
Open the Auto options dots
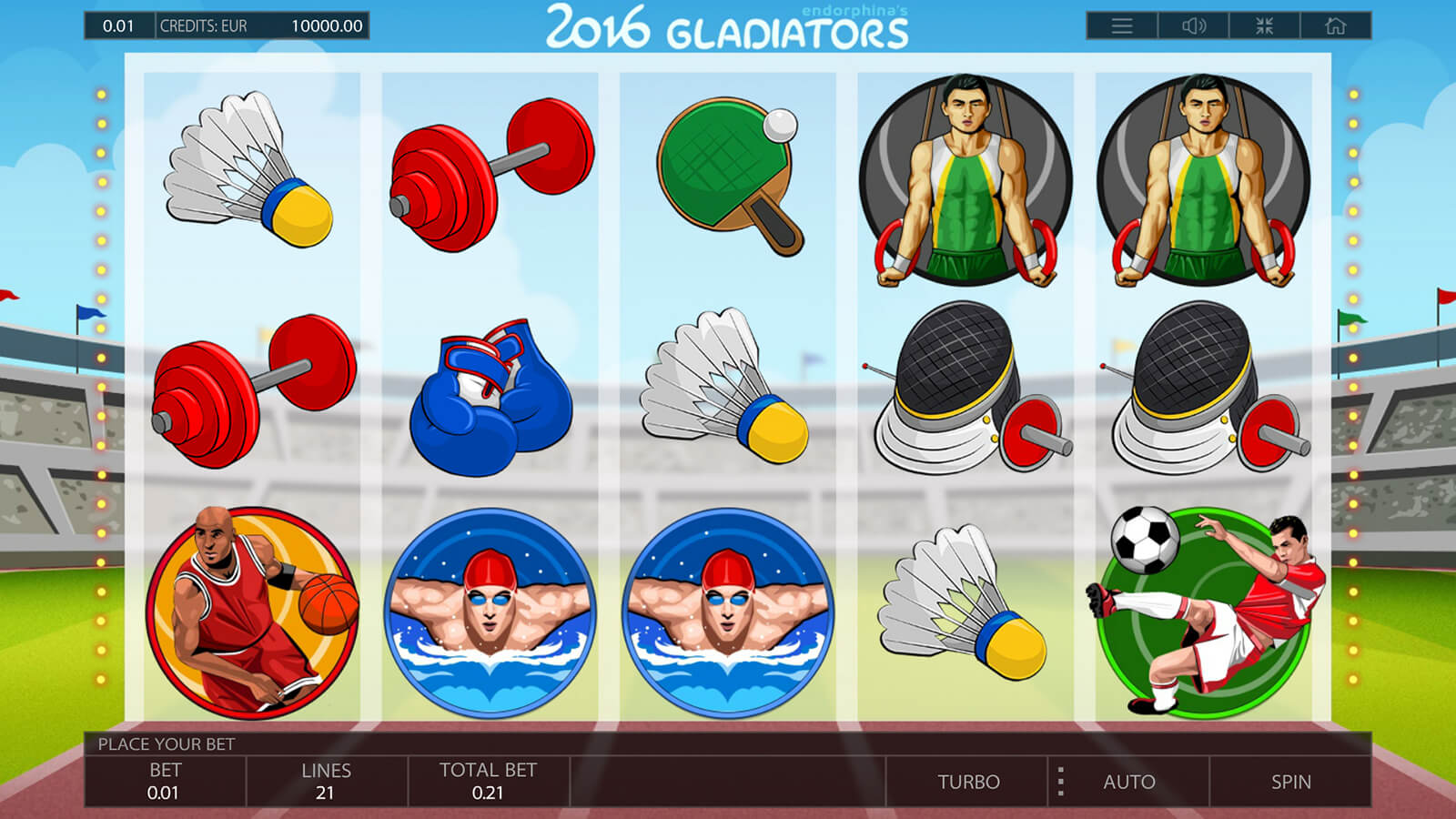point(1061,782)
